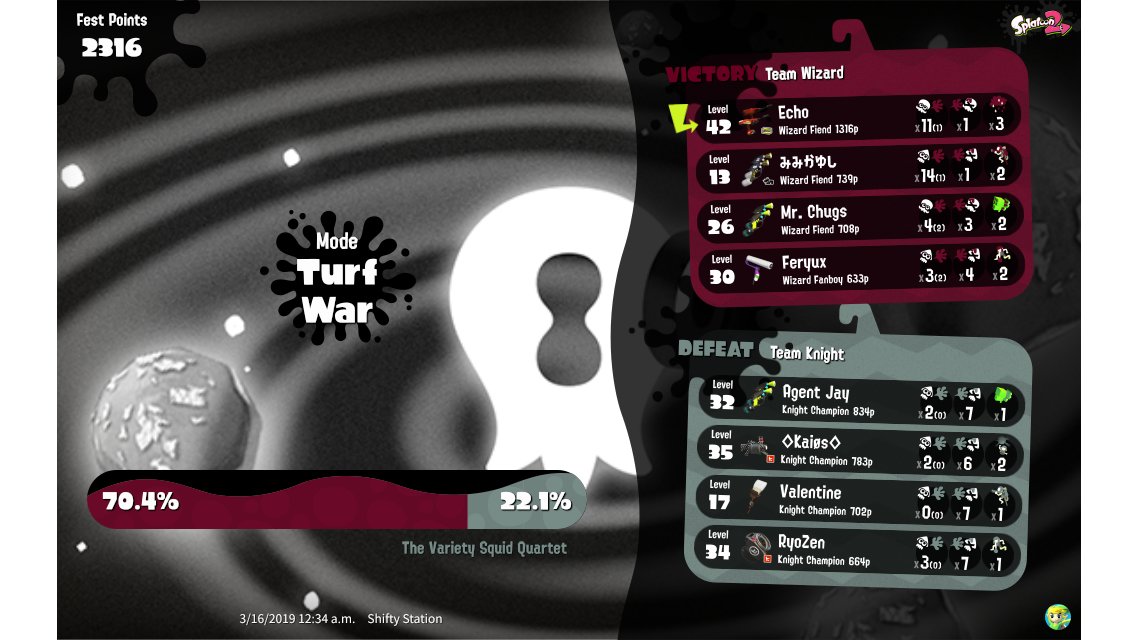The width and height of the screenshot is (1138, 640).
Task: Open Feryux's result row
Action: pos(858,268)
